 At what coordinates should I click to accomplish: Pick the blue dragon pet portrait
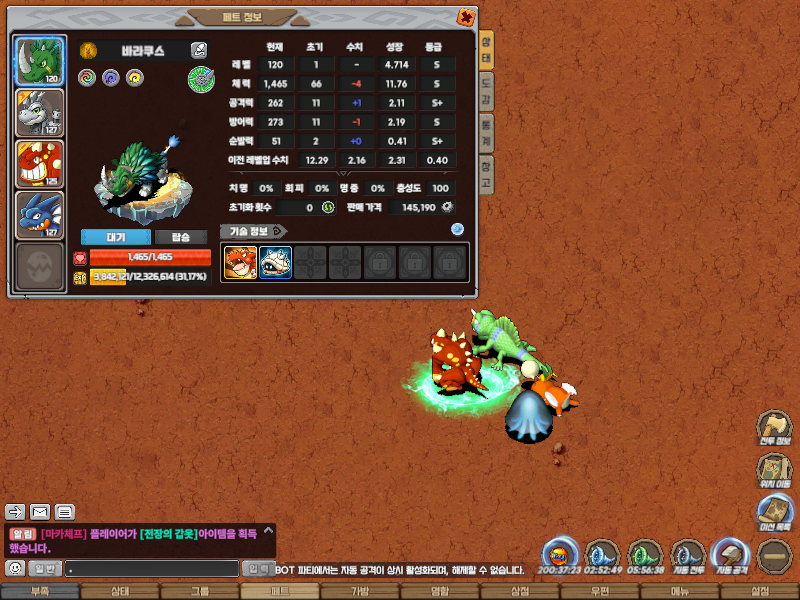coord(39,215)
